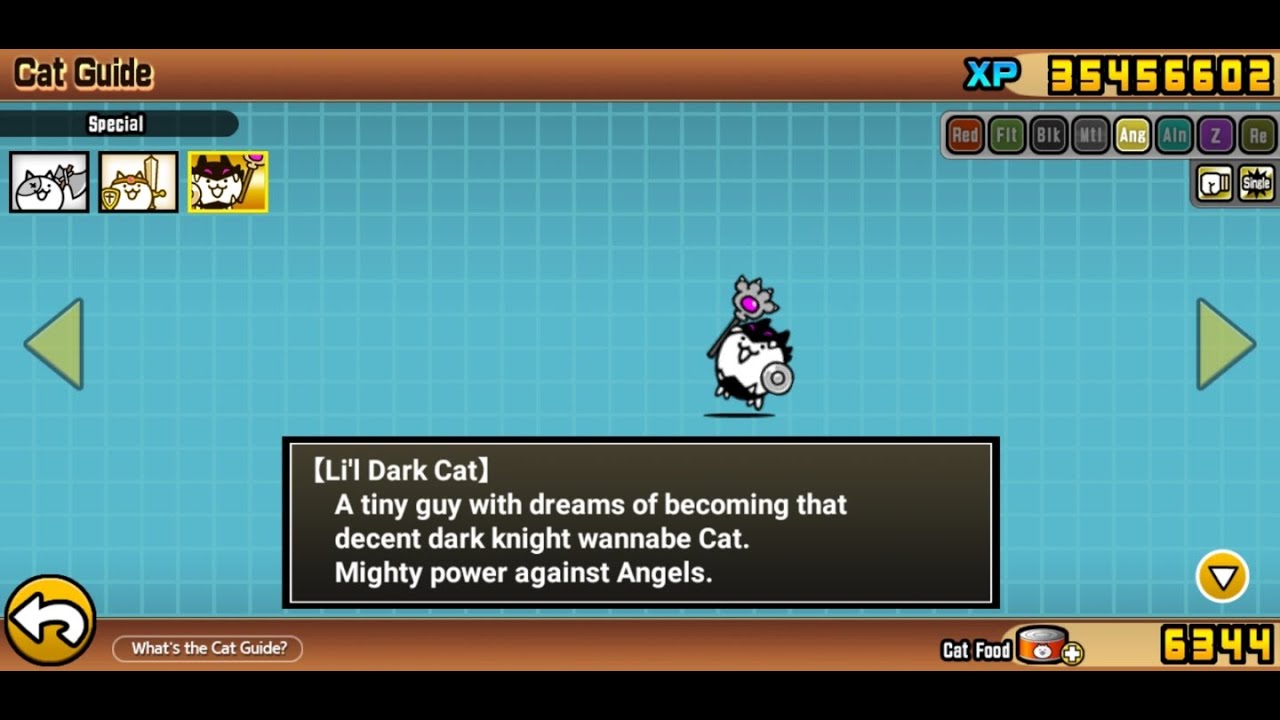The width and height of the screenshot is (1280, 720).
Task: Select the sword and shield cat form
Action: click(138, 182)
